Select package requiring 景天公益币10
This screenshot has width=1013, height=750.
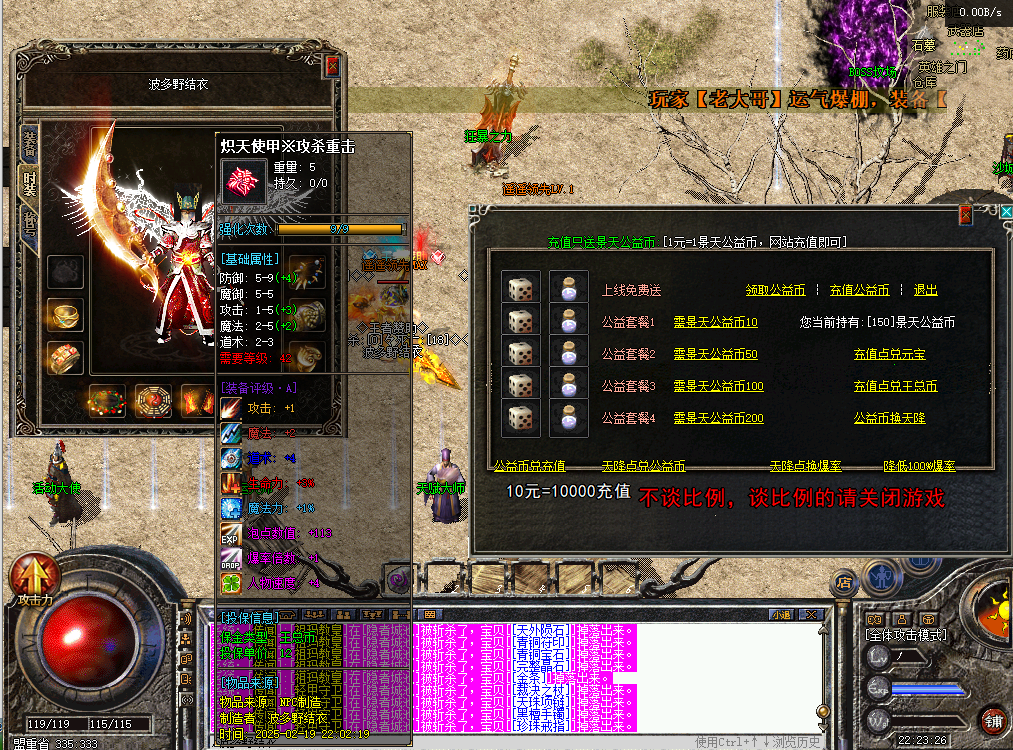tap(715, 323)
